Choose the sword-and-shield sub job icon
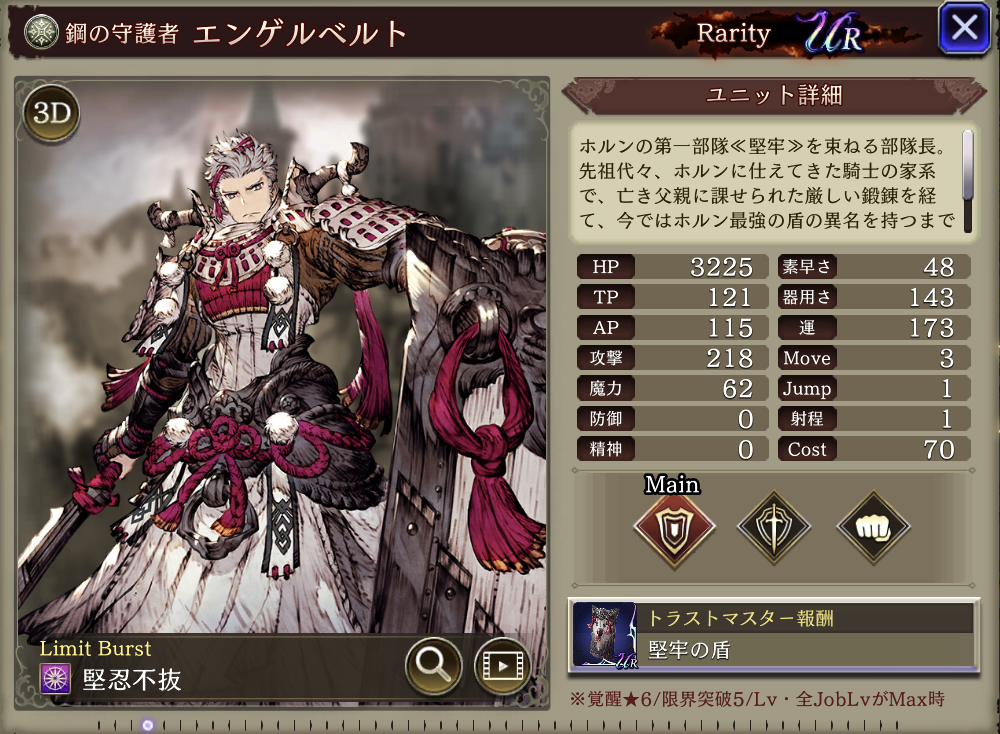The image size is (1000, 734). coord(773,525)
